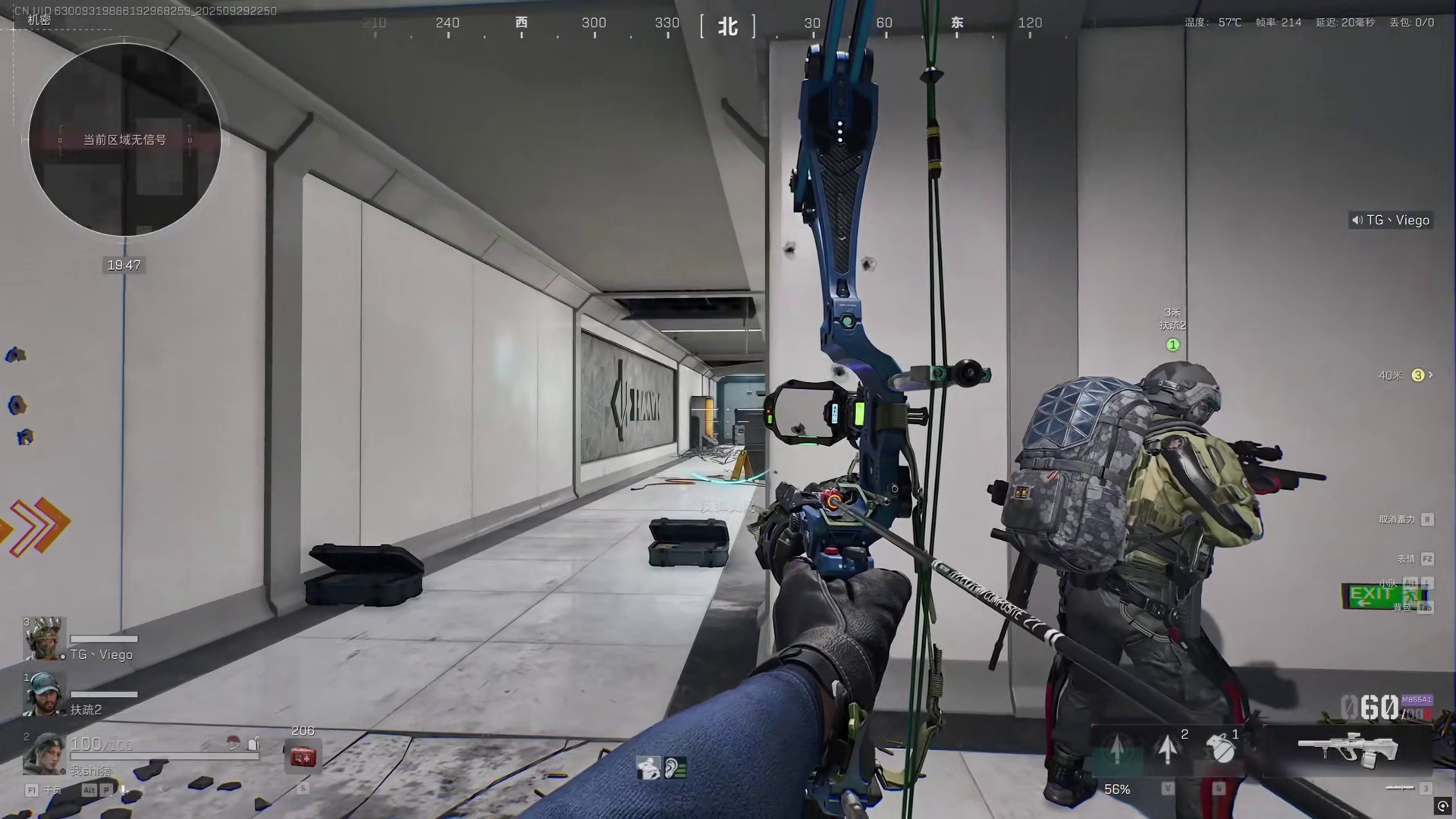Click the M855A1 ammo type tag
The height and width of the screenshot is (819, 1456).
[1417, 700]
